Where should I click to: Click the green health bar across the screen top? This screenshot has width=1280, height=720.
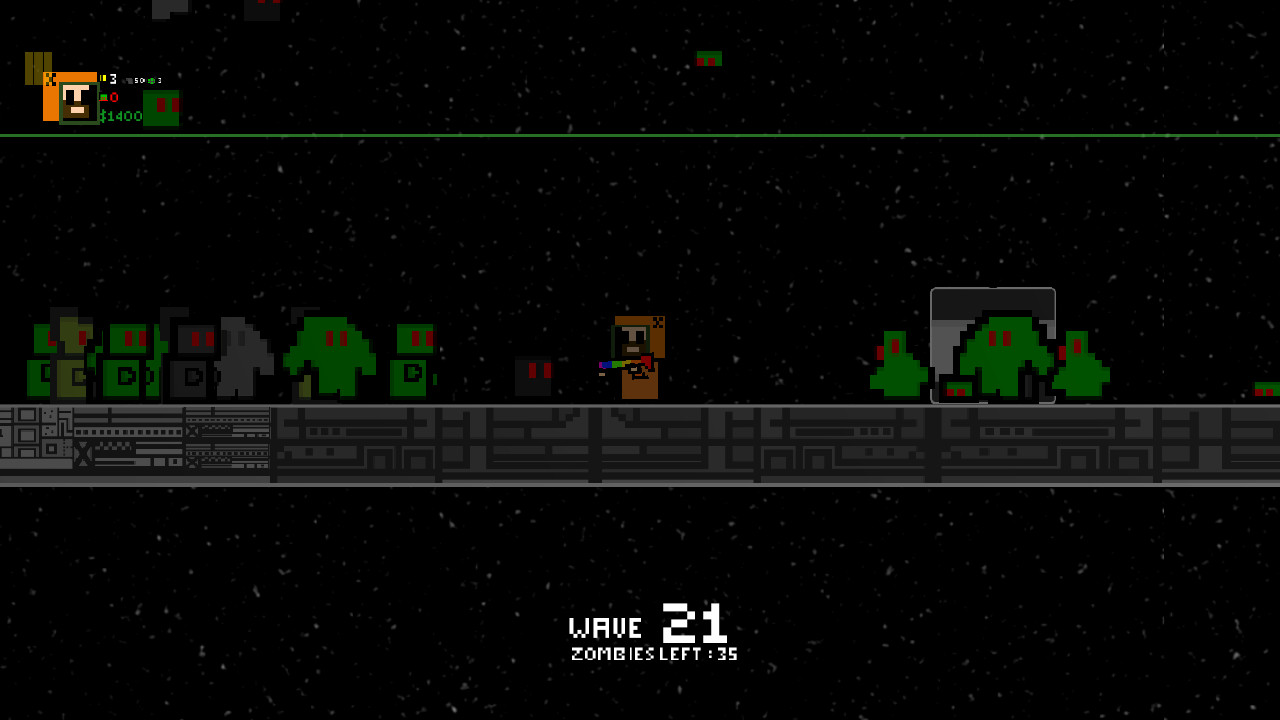pos(640,133)
